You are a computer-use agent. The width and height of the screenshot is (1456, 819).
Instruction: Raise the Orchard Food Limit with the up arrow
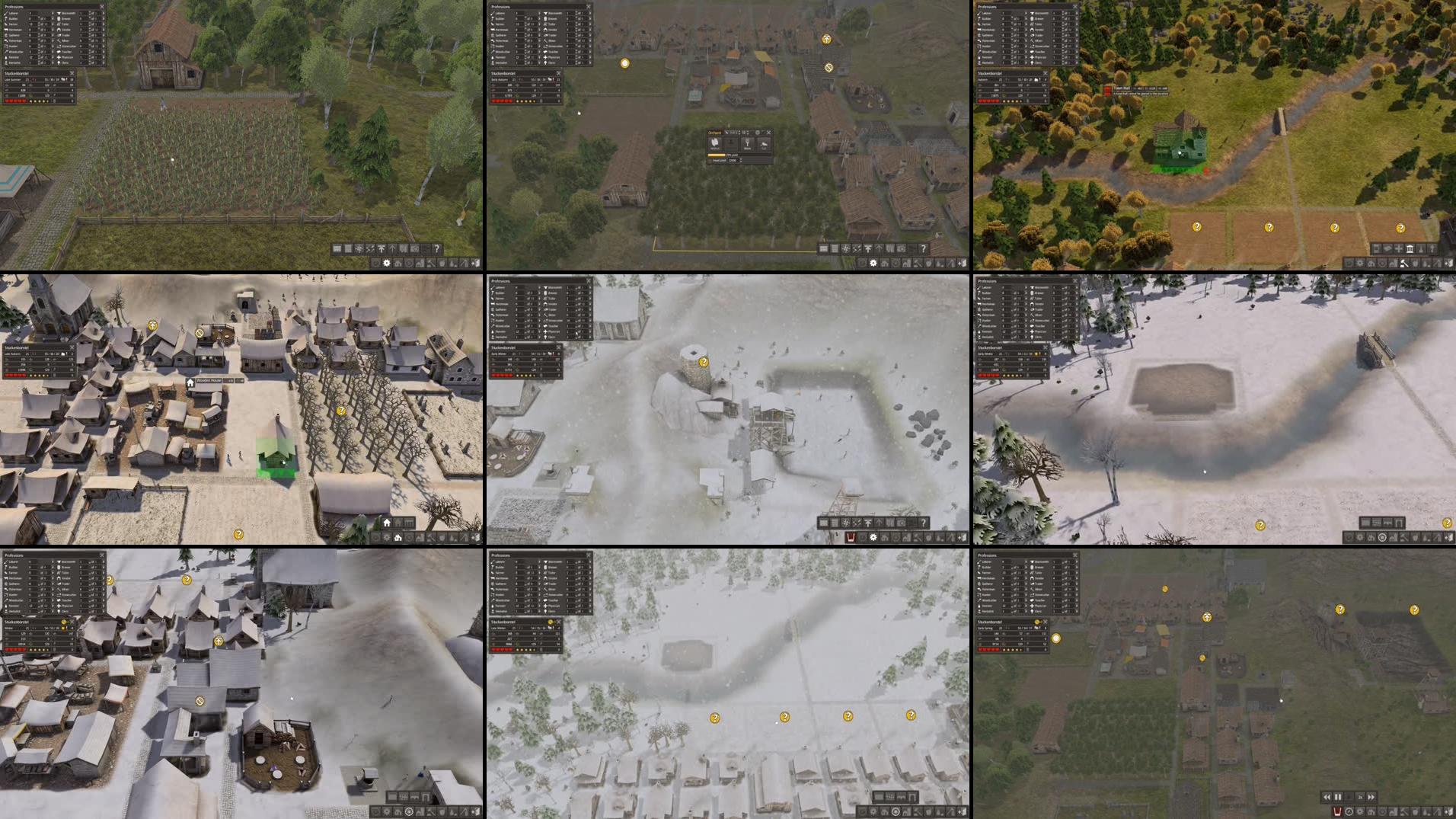(x=740, y=158)
